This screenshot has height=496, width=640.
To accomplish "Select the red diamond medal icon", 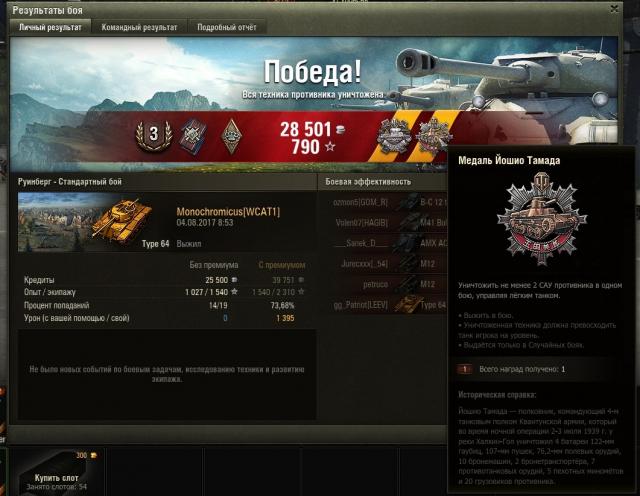I will [x=191, y=134].
